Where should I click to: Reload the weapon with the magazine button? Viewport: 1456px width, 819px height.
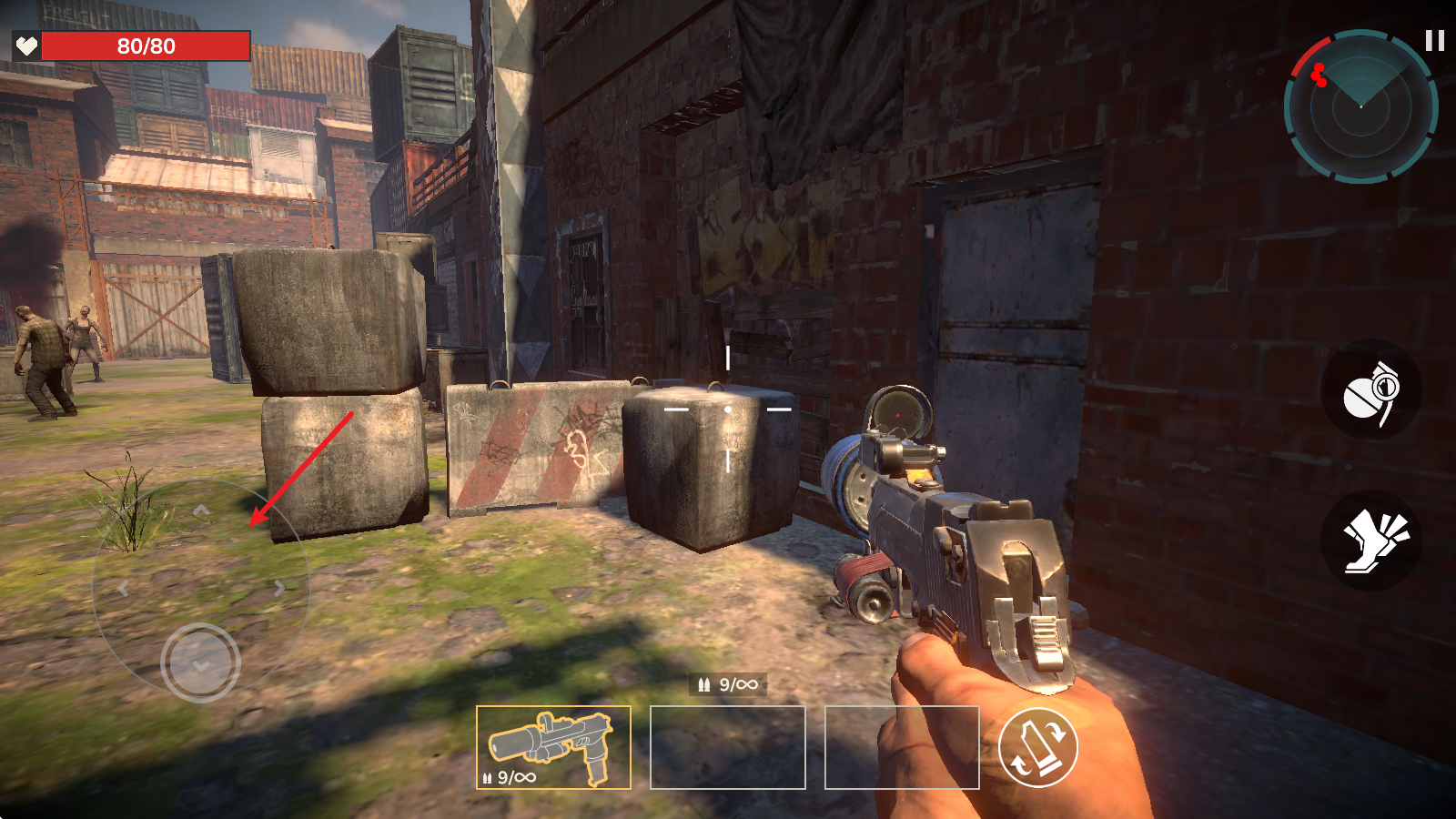point(1037,747)
